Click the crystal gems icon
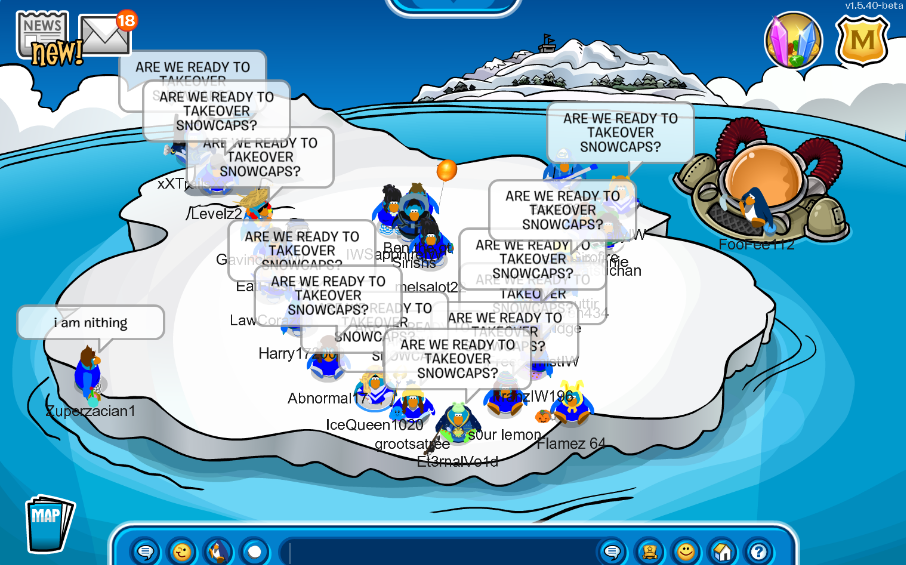Image resolution: width=906 pixels, height=565 pixels. [793, 41]
